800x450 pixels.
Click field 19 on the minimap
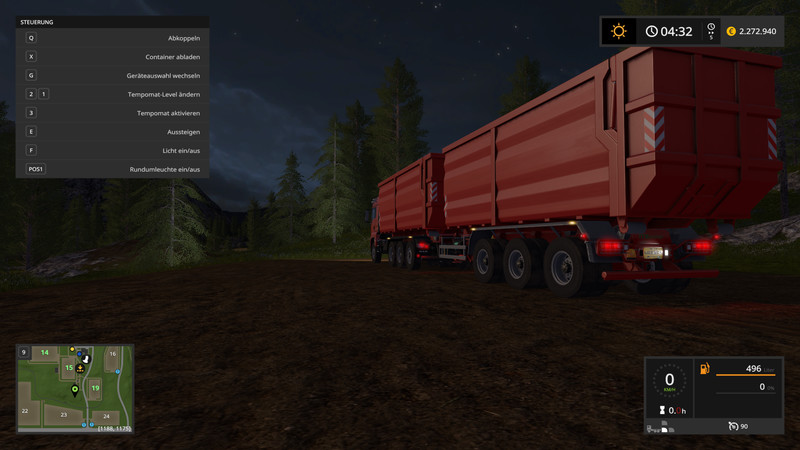[95, 387]
